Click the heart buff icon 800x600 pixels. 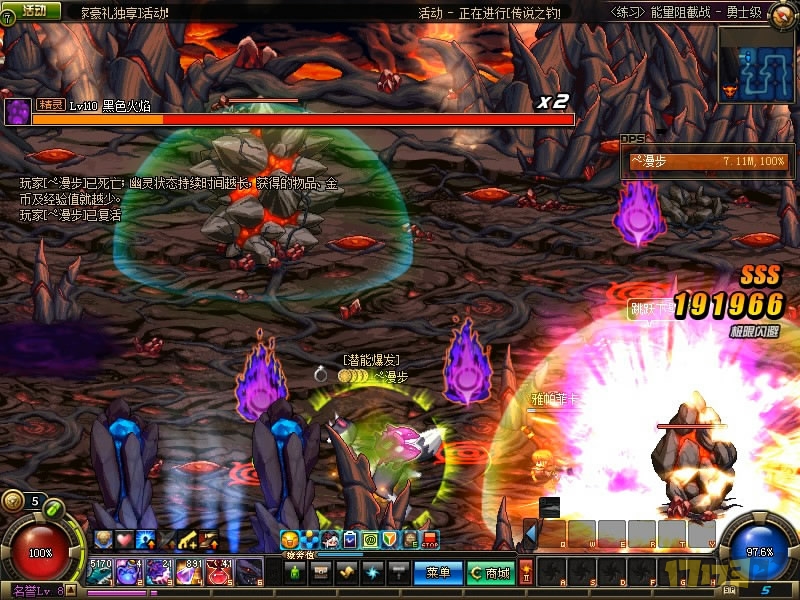[124, 539]
